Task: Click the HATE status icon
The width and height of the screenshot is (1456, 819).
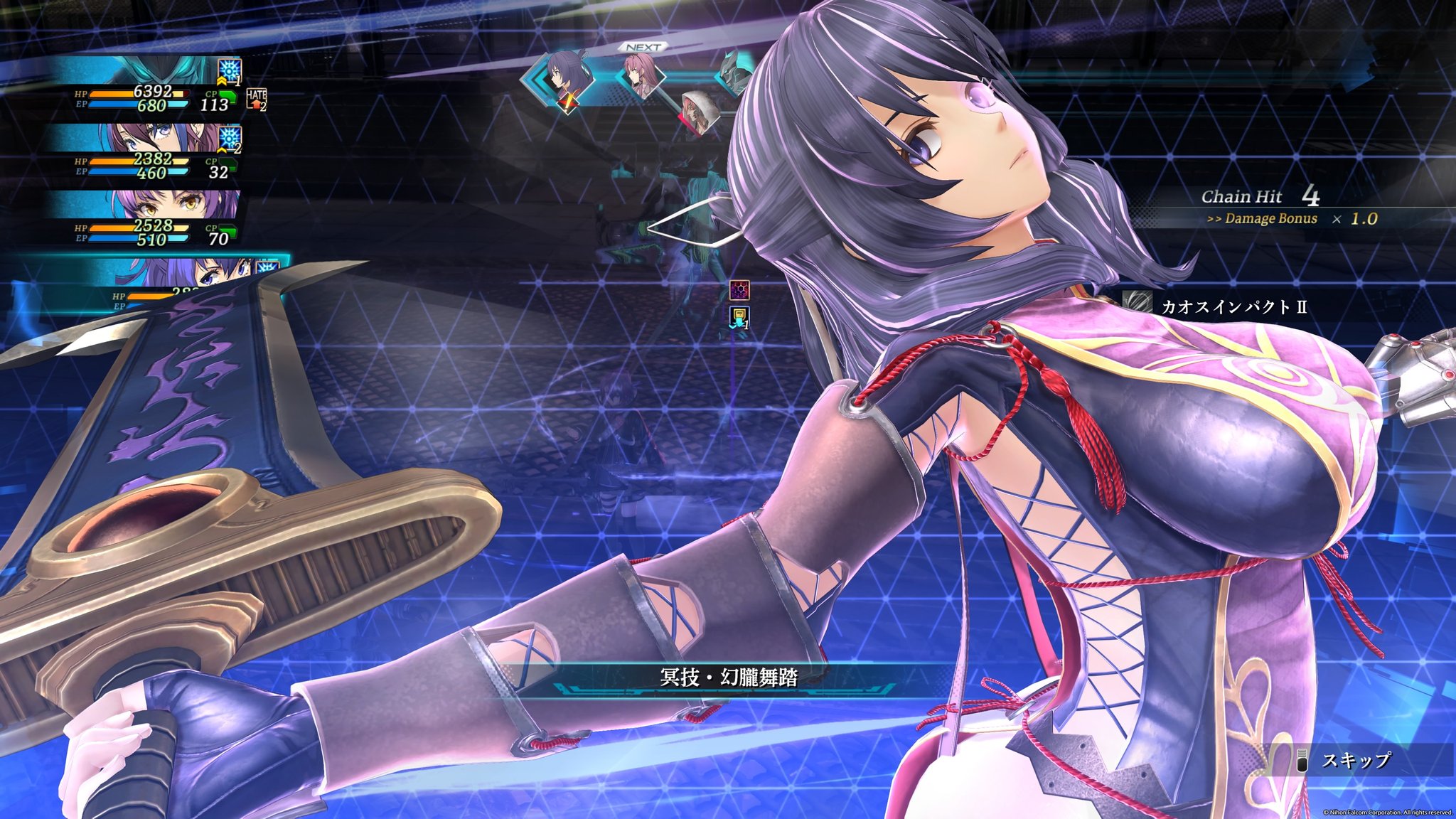Action: (x=256, y=99)
